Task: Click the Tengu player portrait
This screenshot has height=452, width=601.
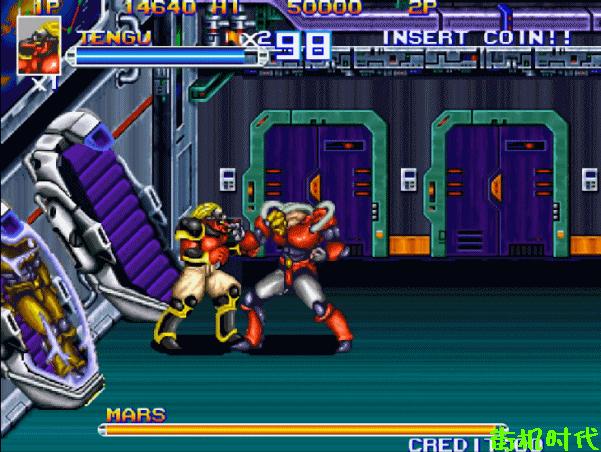Action: (38, 47)
